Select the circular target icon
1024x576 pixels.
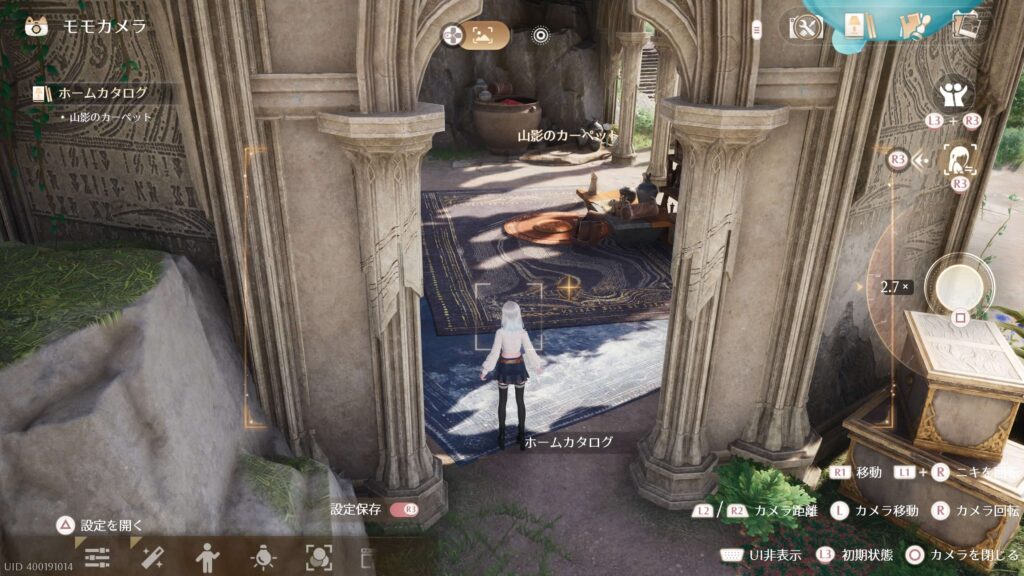coord(541,36)
